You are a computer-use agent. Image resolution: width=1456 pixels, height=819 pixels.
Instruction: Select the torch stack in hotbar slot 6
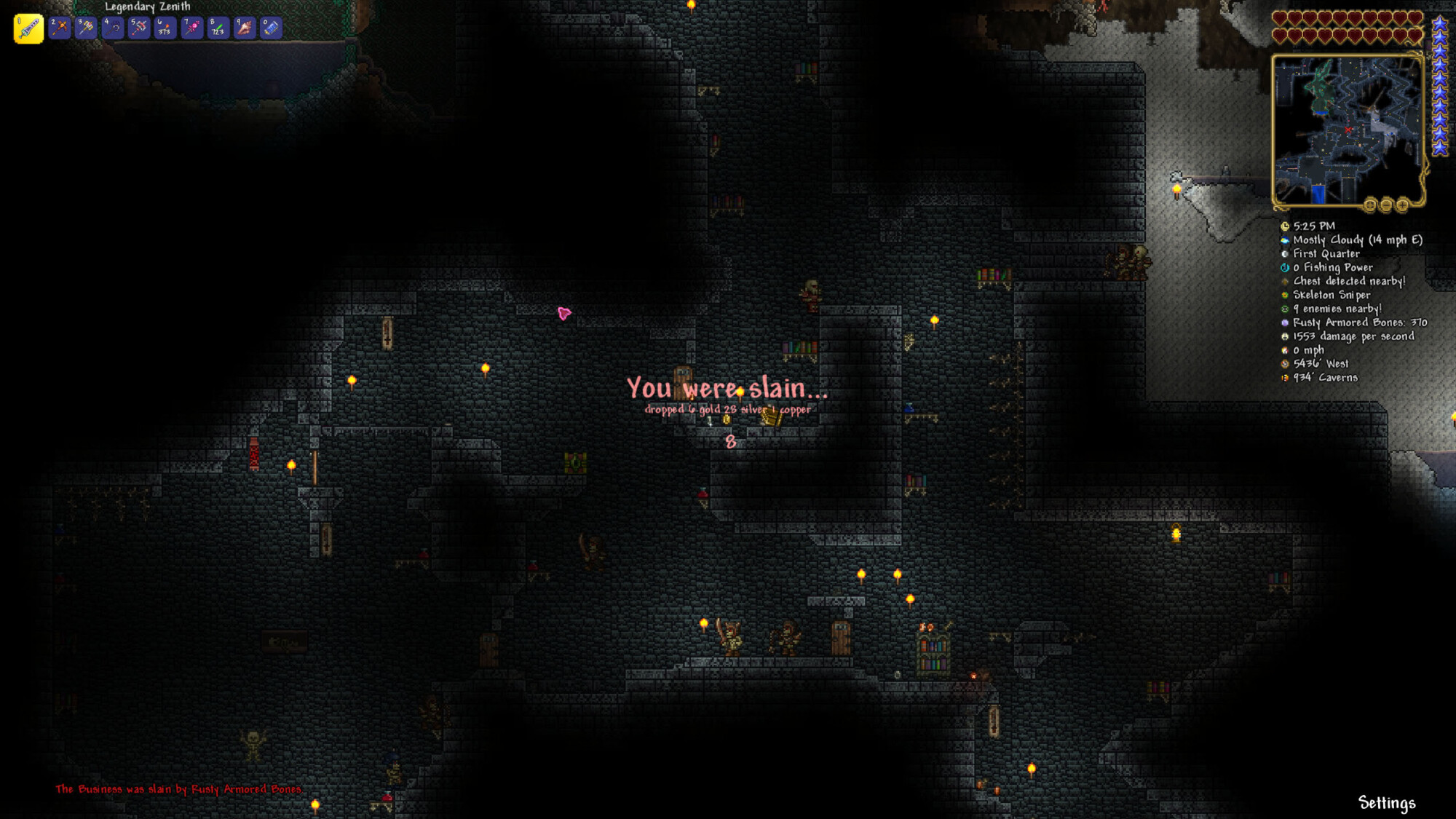point(165,25)
